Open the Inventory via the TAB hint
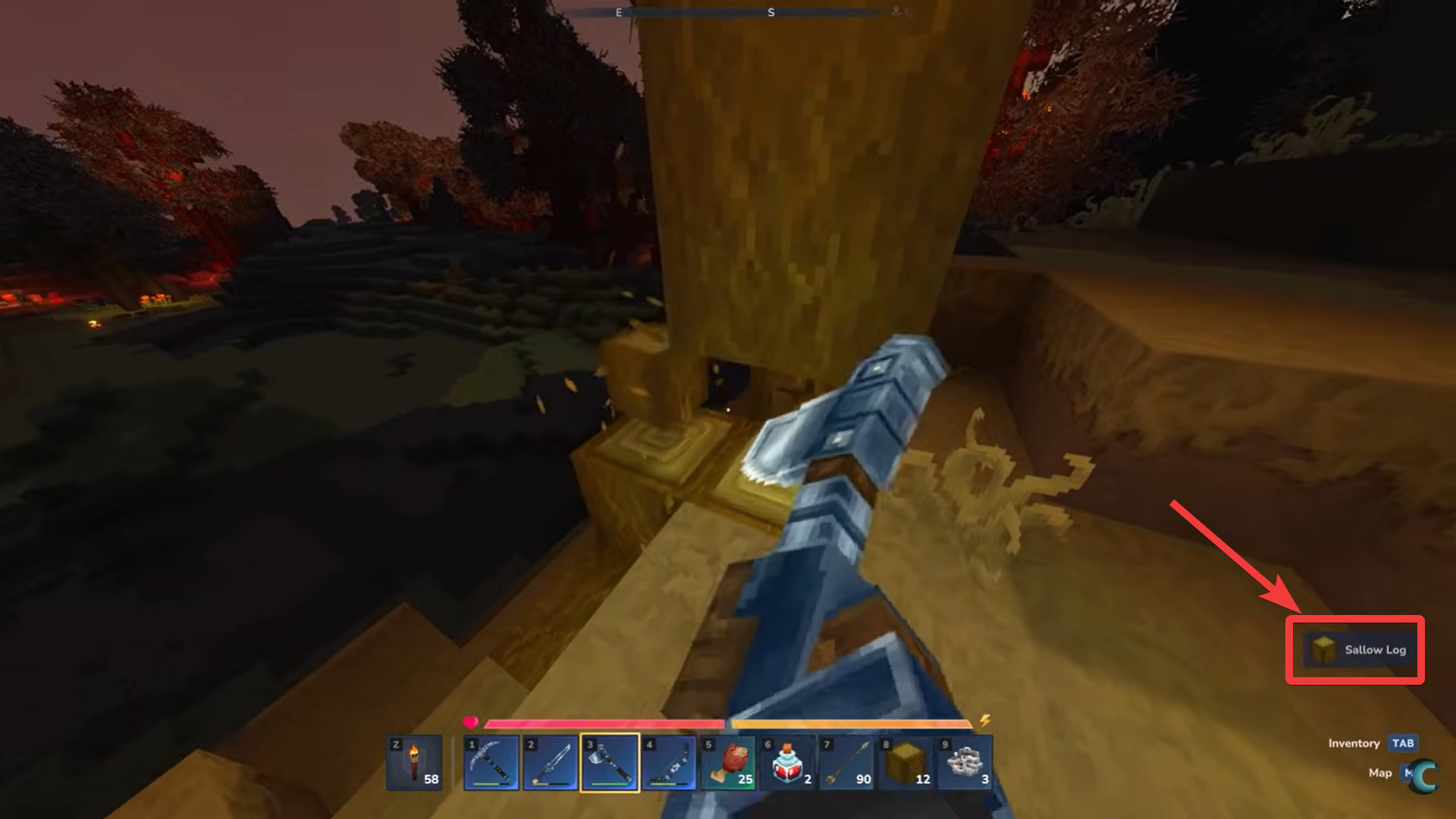The image size is (1456, 819). [x=1401, y=744]
